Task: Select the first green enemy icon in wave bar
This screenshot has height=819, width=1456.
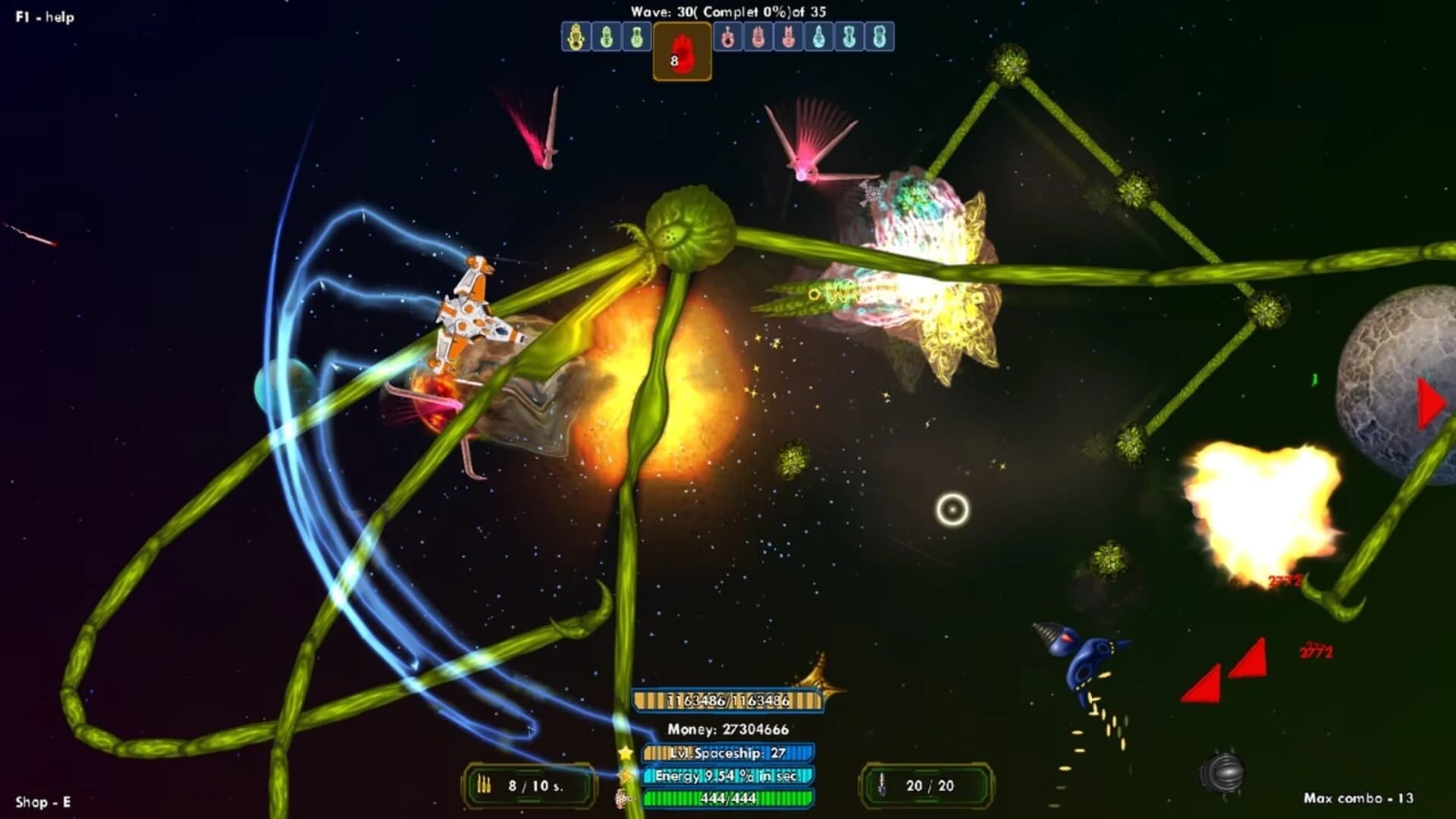Action: [x=606, y=36]
